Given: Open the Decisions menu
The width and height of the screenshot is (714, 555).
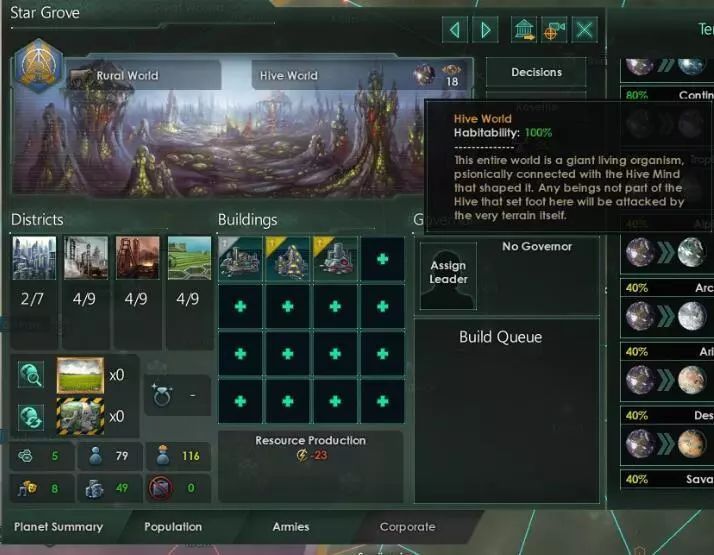Looking at the screenshot, I should click(x=536, y=72).
